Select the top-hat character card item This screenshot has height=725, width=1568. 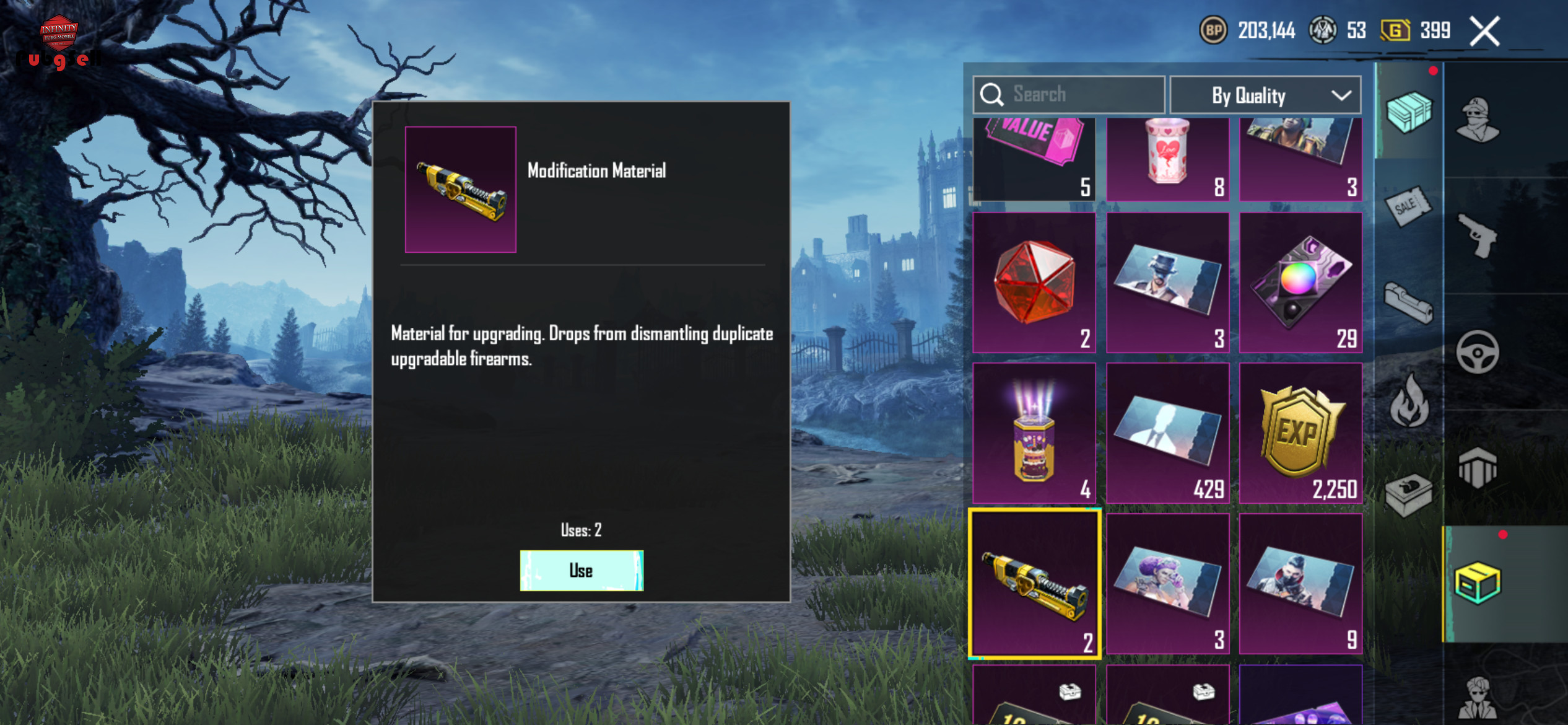coord(1167,283)
